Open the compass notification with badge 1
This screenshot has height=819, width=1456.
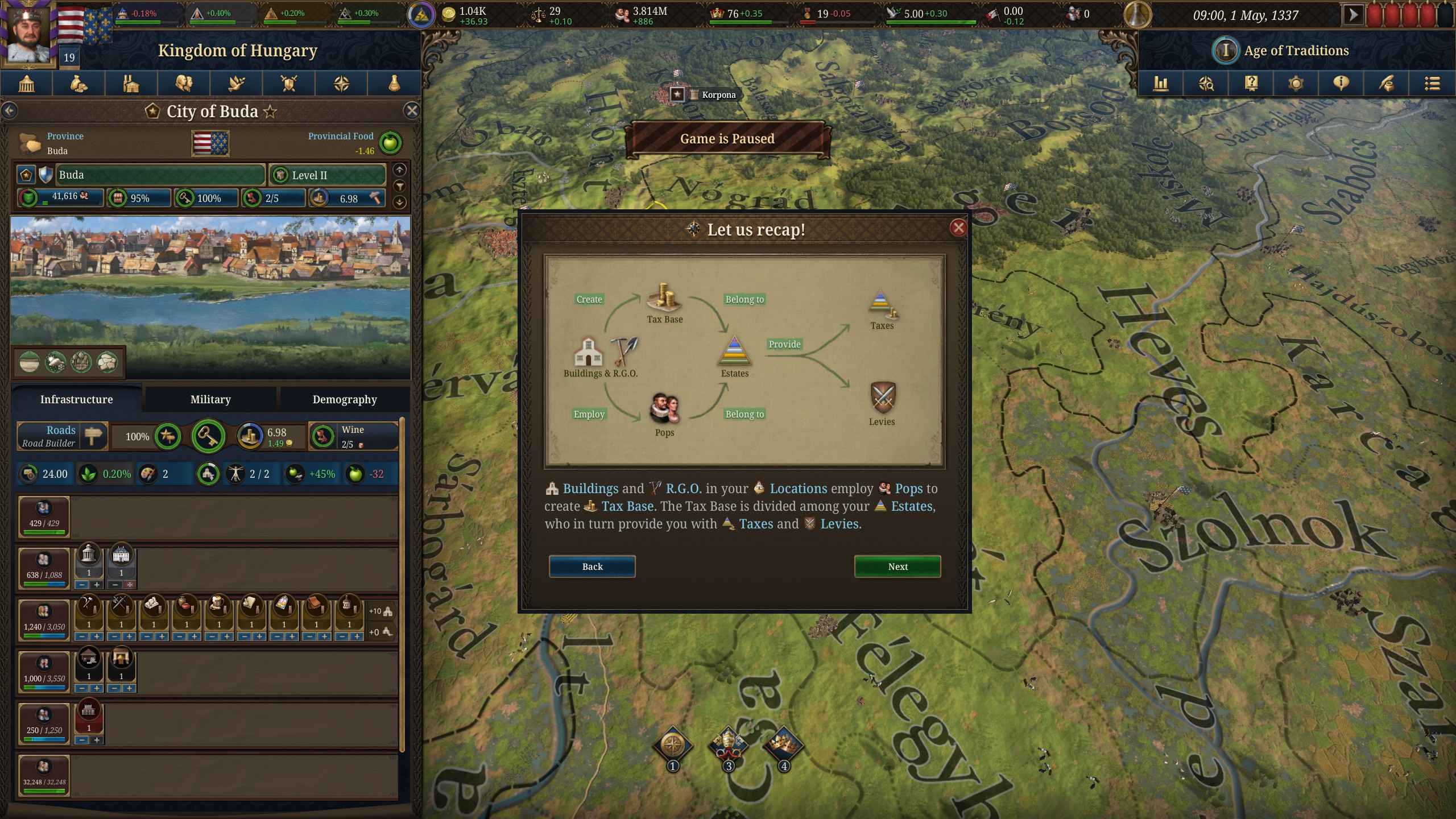coord(672,745)
